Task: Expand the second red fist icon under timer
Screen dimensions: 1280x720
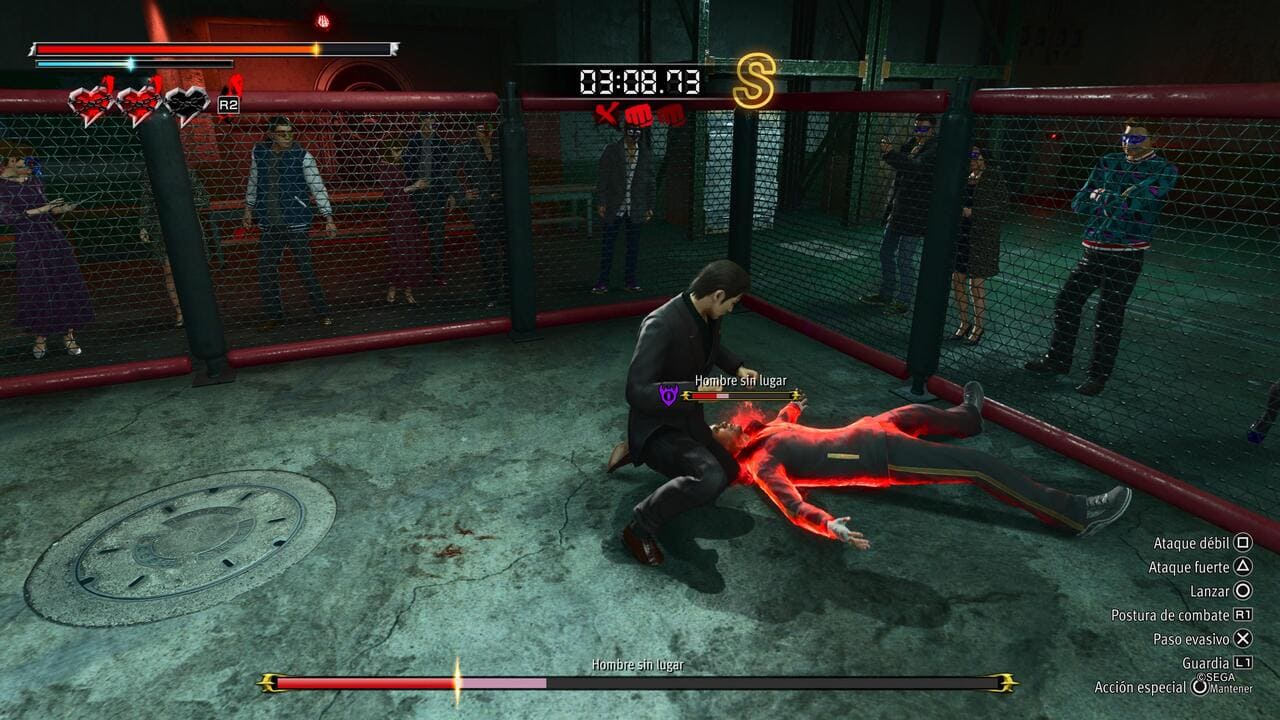Action: pos(670,115)
